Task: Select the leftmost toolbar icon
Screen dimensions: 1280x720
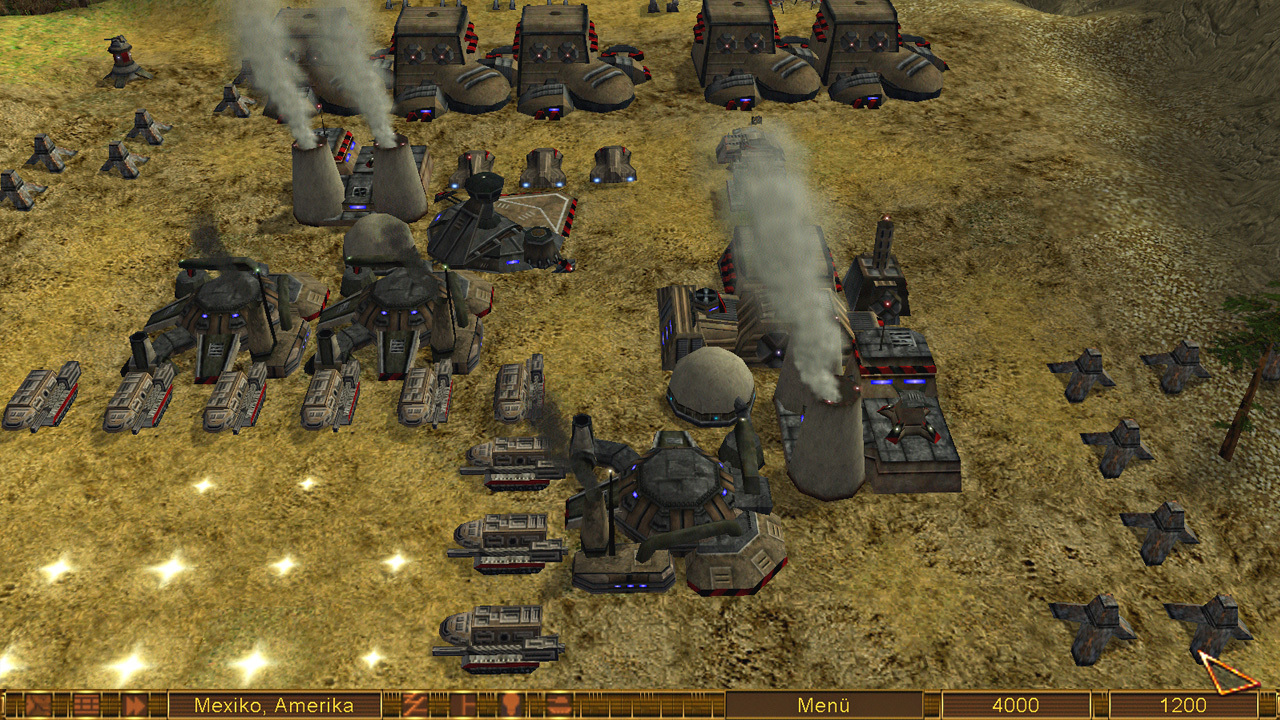Action: coord(40,705)
